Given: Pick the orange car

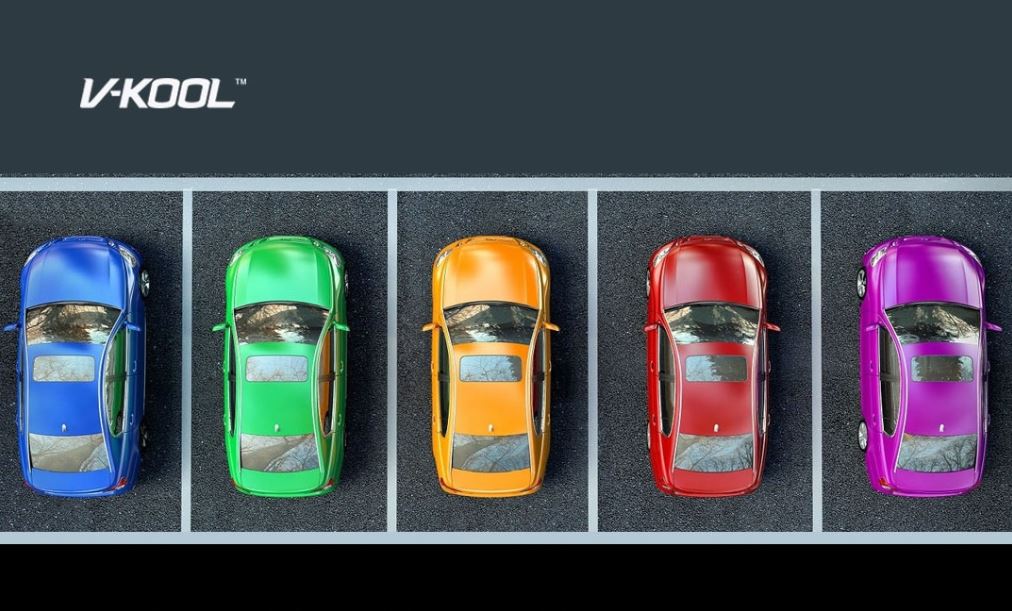Looking at the screenshot, I should click(490, 366).
